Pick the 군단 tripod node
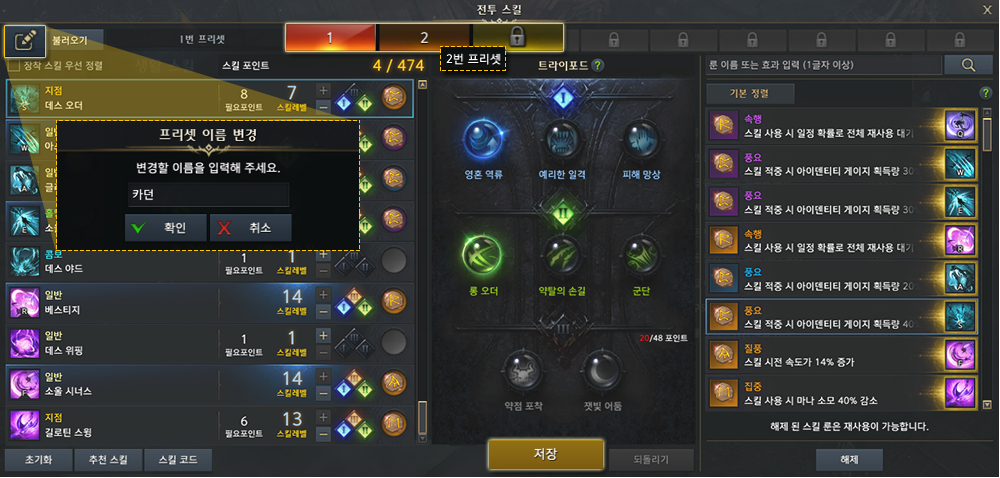Viewport: 1000px width, 478px height. (x=640, y=258)
